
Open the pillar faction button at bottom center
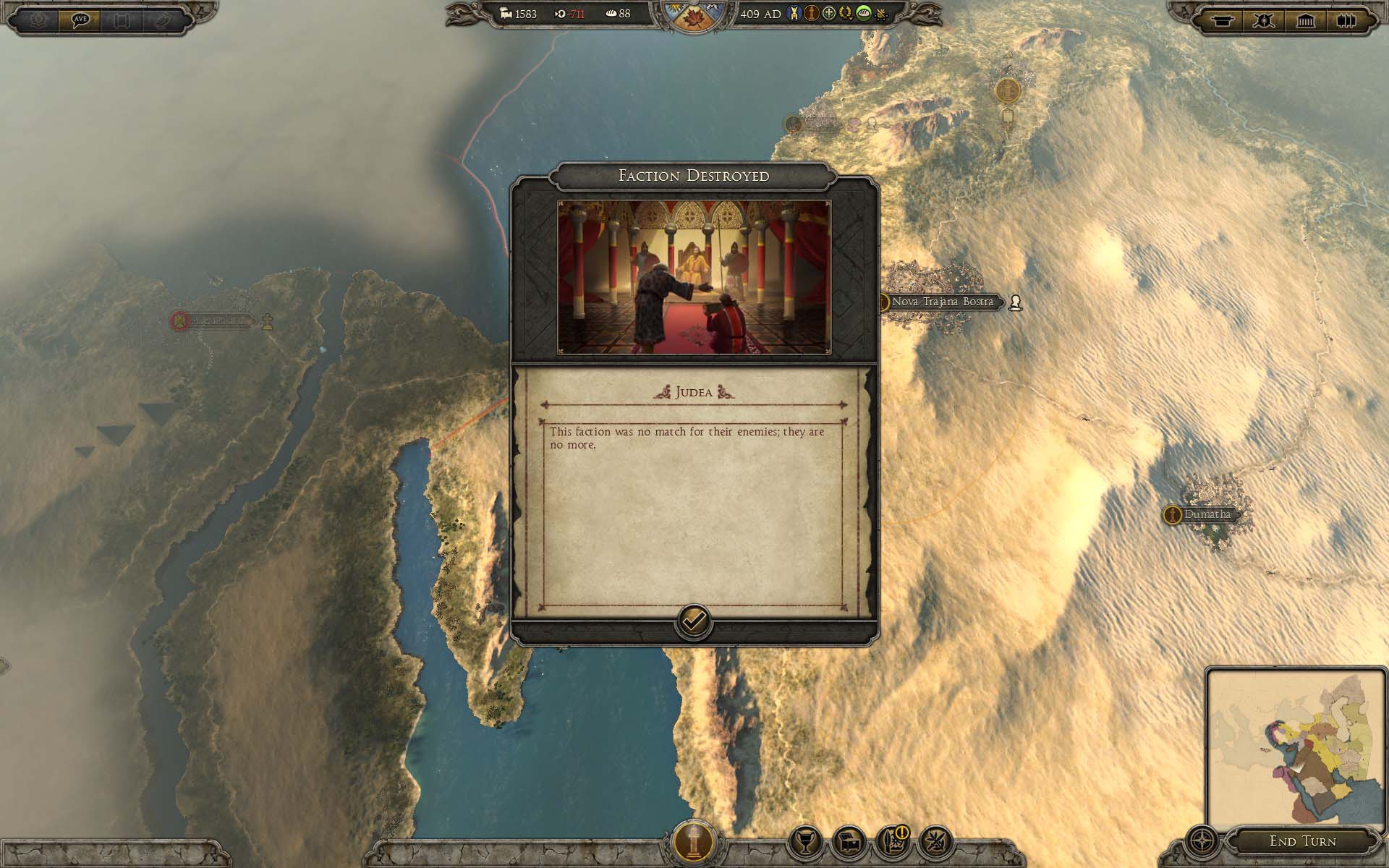point(694,841)
